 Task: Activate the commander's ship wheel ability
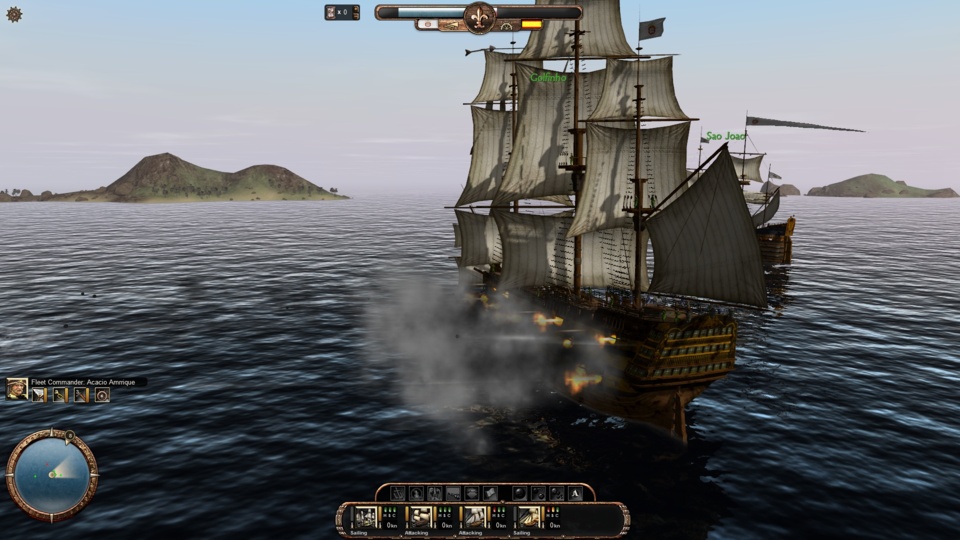pyautogui.click(x=102, y=395)
